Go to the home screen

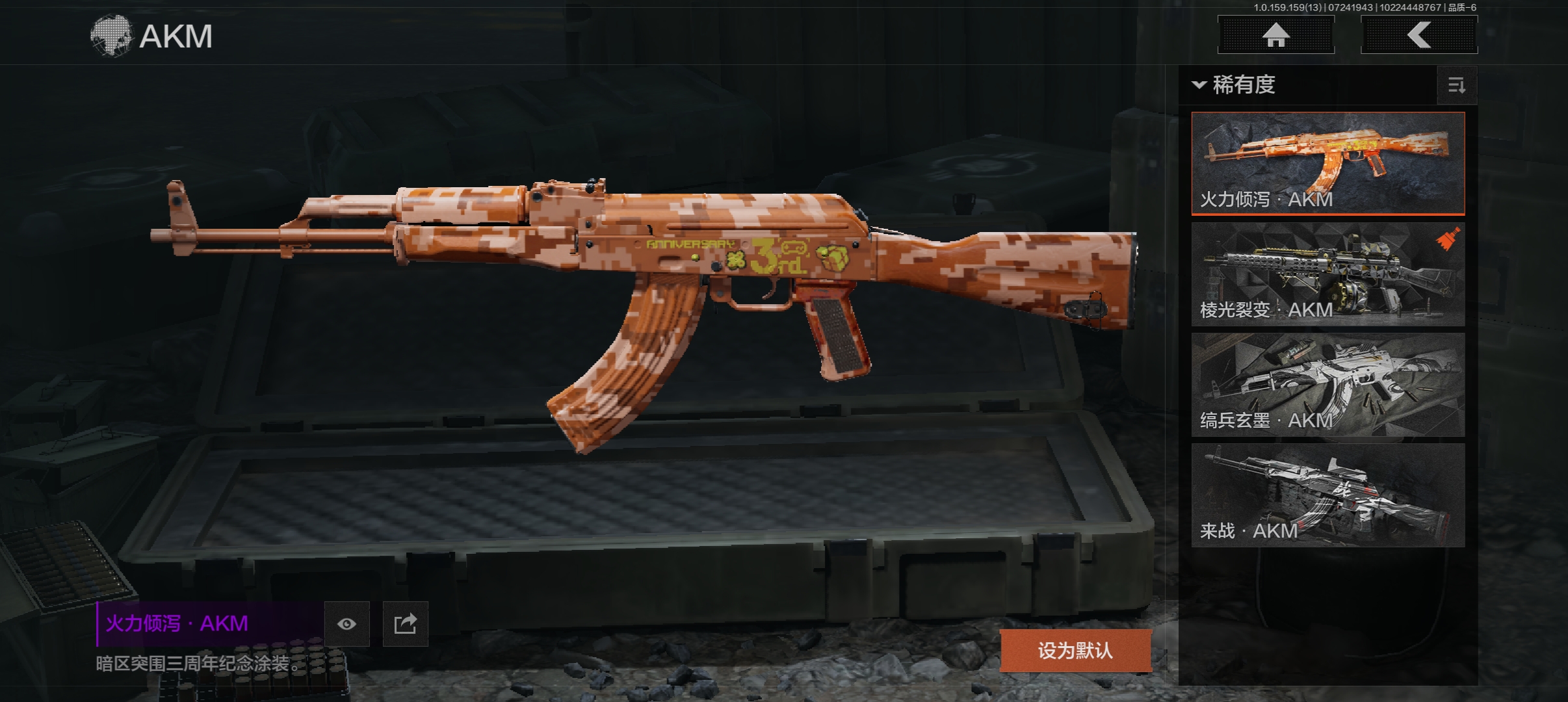pos(1275,35)
